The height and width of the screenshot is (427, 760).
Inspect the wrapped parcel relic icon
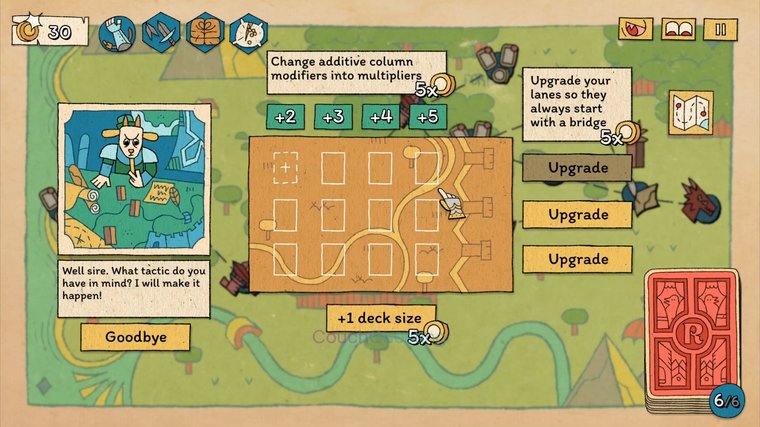(204, 32)
